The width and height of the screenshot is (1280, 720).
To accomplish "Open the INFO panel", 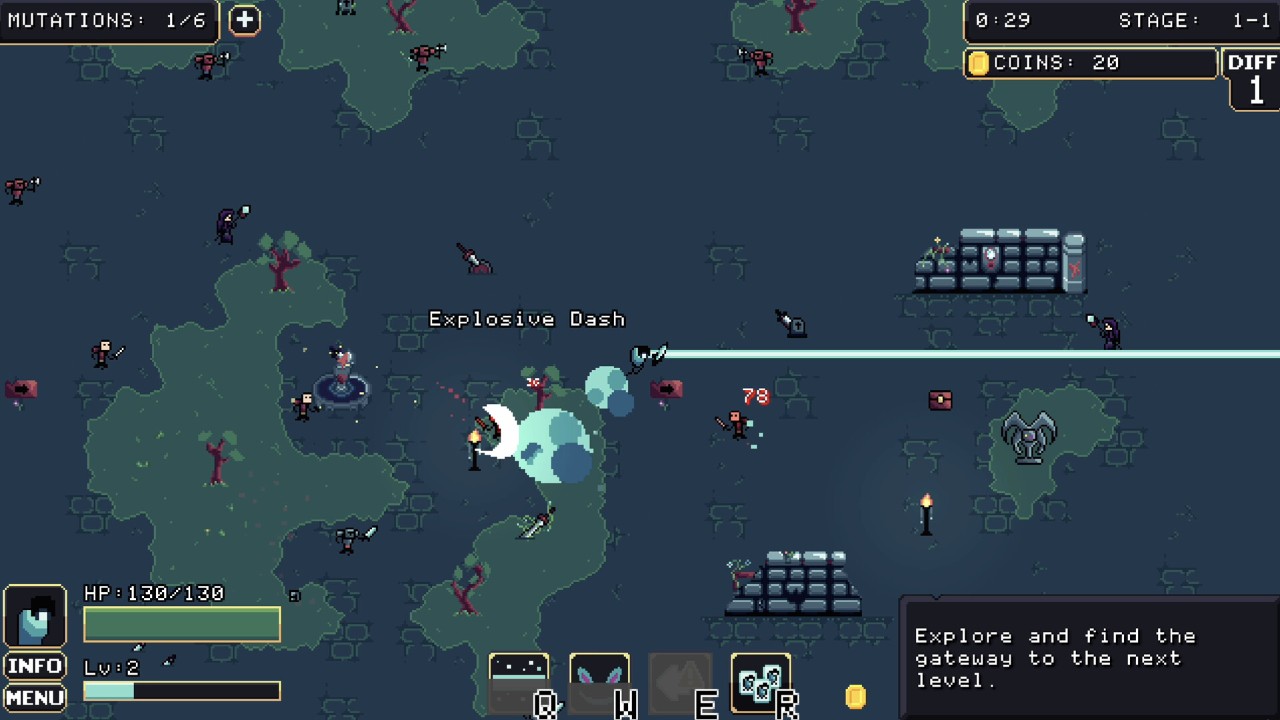I will click(x=35, y=666).
